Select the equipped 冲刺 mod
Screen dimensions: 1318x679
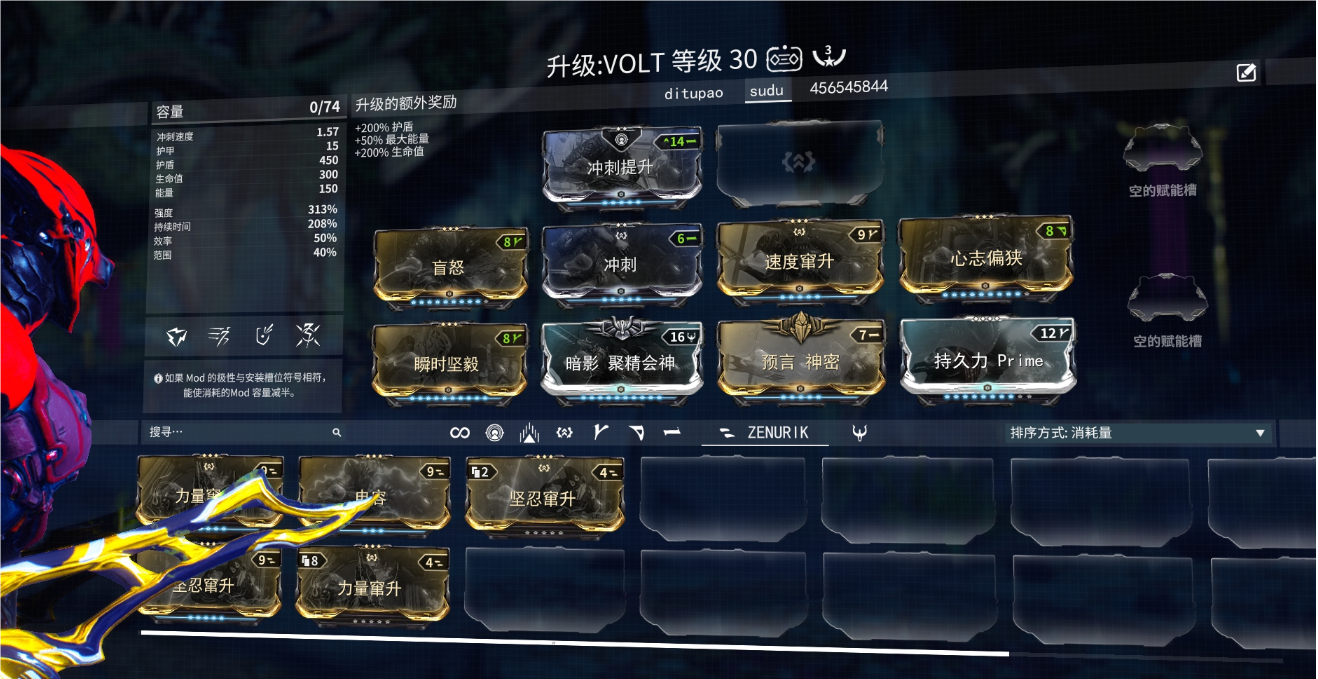[620, 264]
